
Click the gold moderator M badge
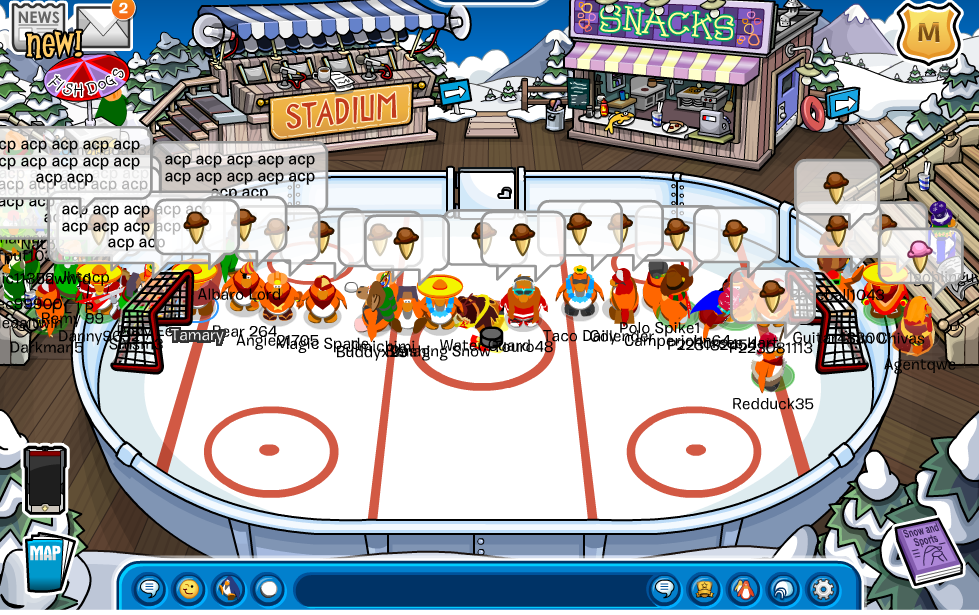point(927,32)
